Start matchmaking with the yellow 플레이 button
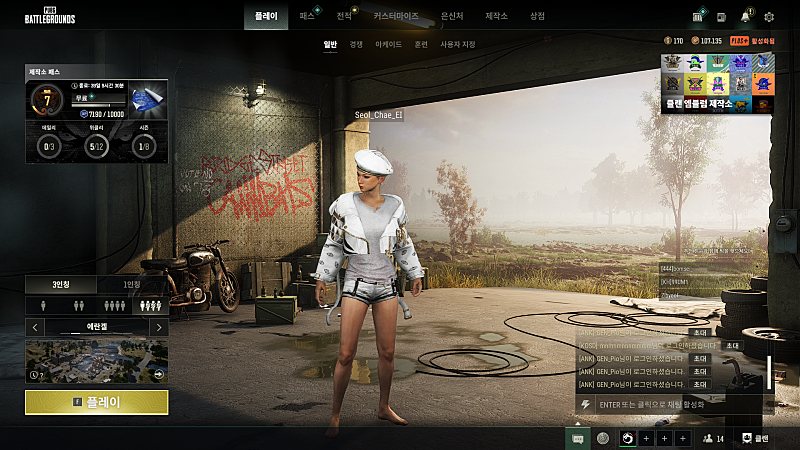The width and height of the screenshot is (800, 450). [x=96, y=402]
